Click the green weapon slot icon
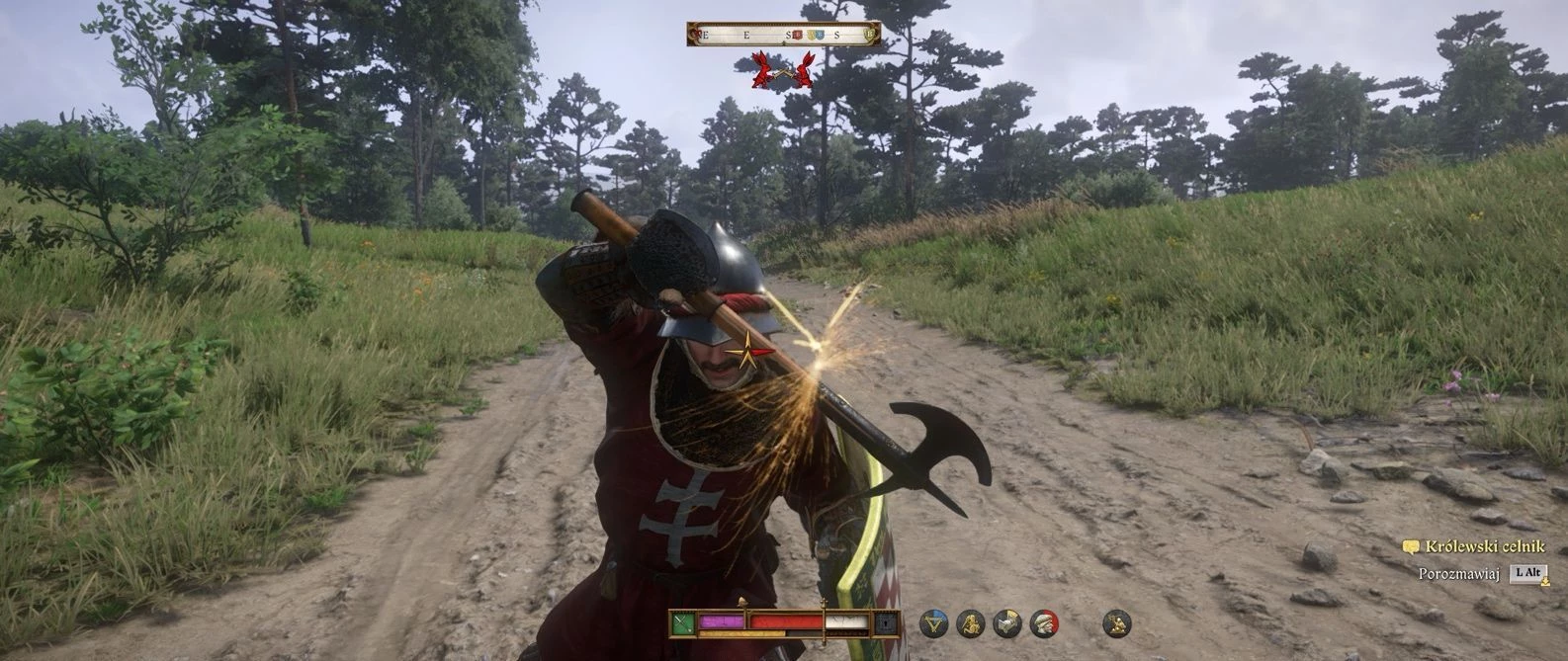Image resolution: width=1568 pixels, height=661 pixels. click(x=682, y=623)
